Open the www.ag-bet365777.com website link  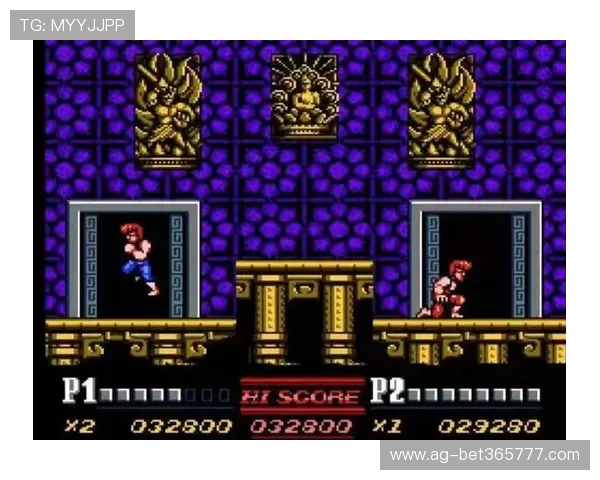[x=484, y=455]
